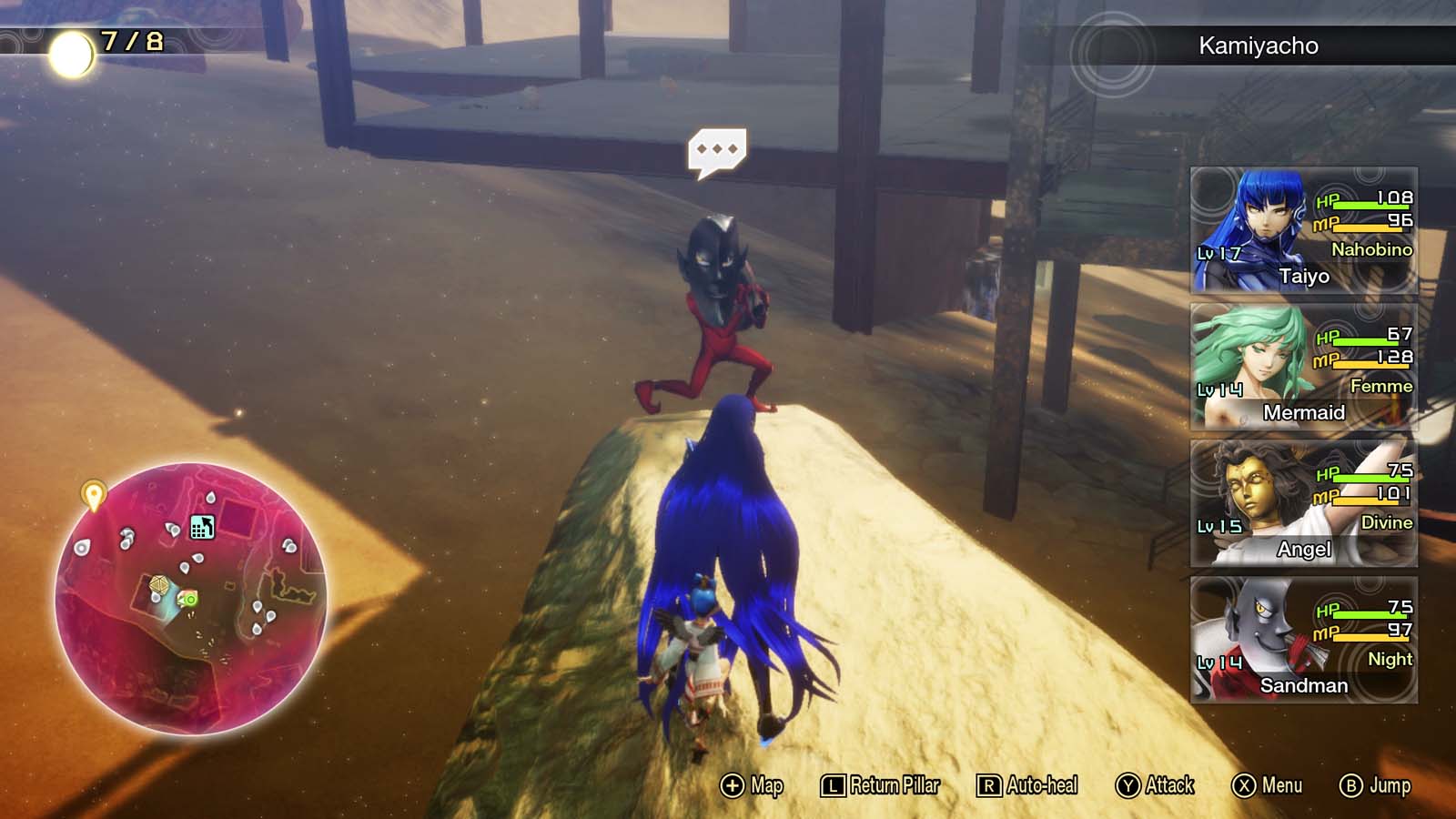Click the yellow destination pin on the minimap
Viewport: 1456px width, 819px height.
pyautogui.click(x=94, y=495)
